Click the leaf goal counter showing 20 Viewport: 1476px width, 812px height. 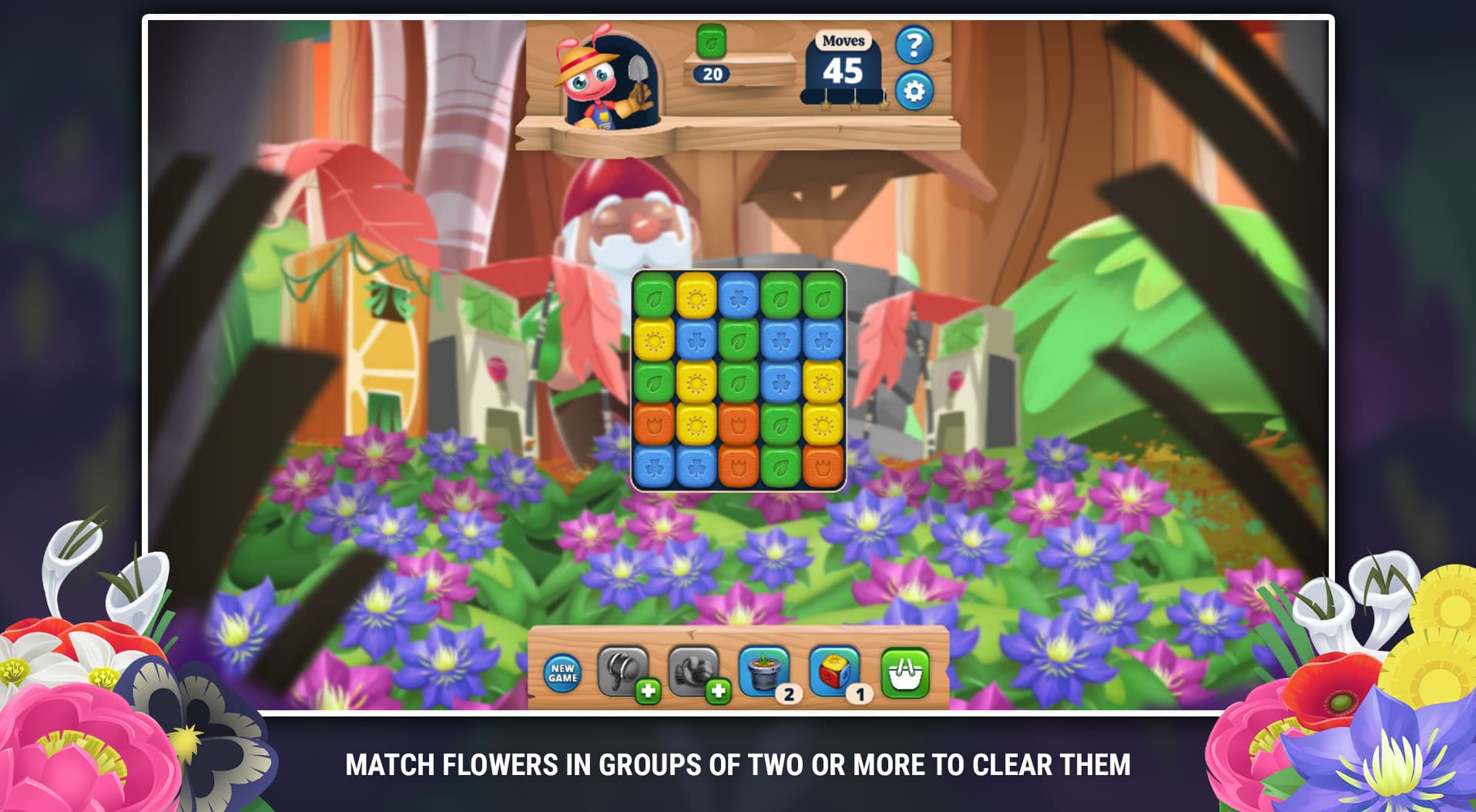click(x=709, y=75)
